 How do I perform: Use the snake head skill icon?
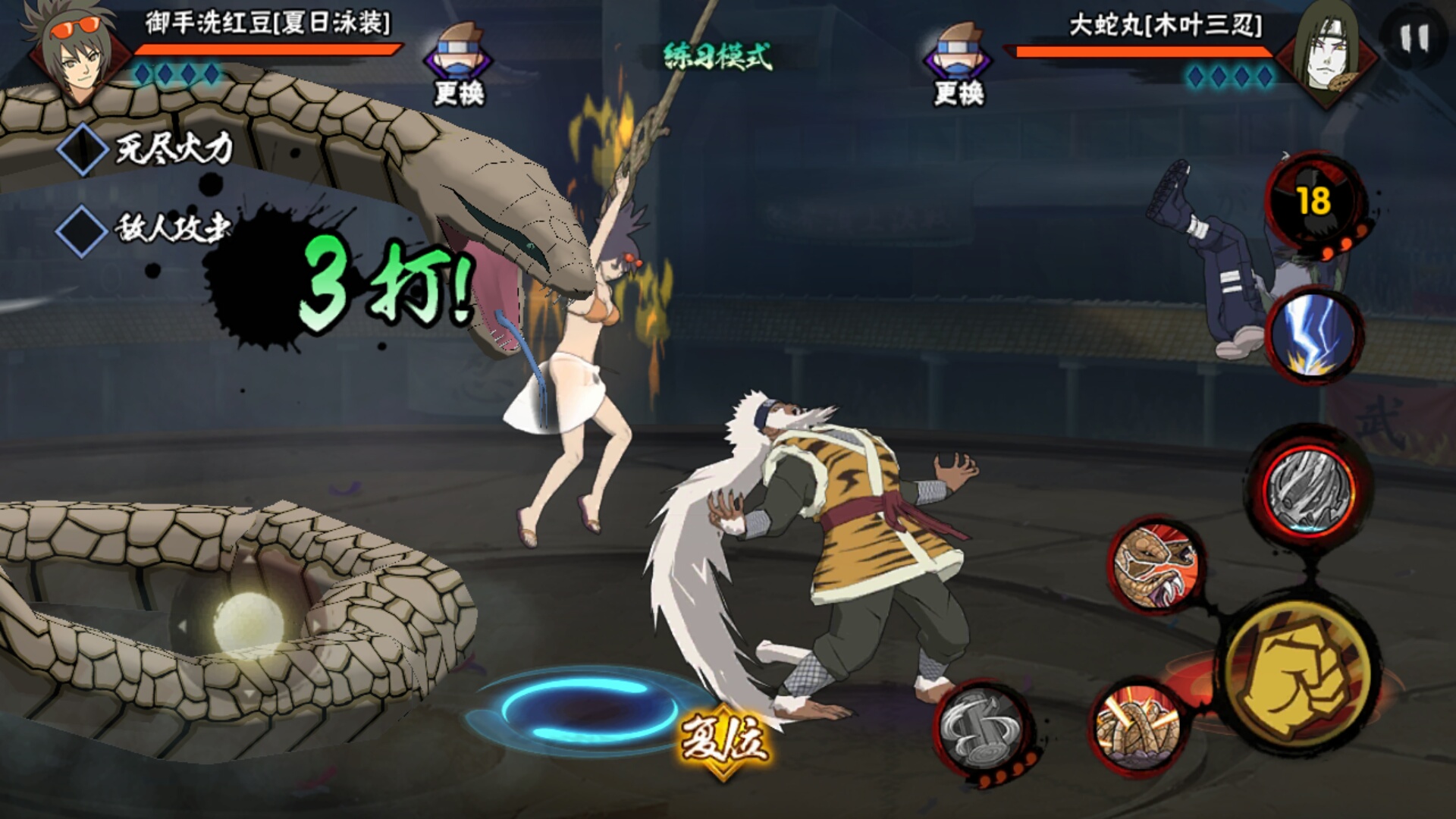(x=1155, y=565)
